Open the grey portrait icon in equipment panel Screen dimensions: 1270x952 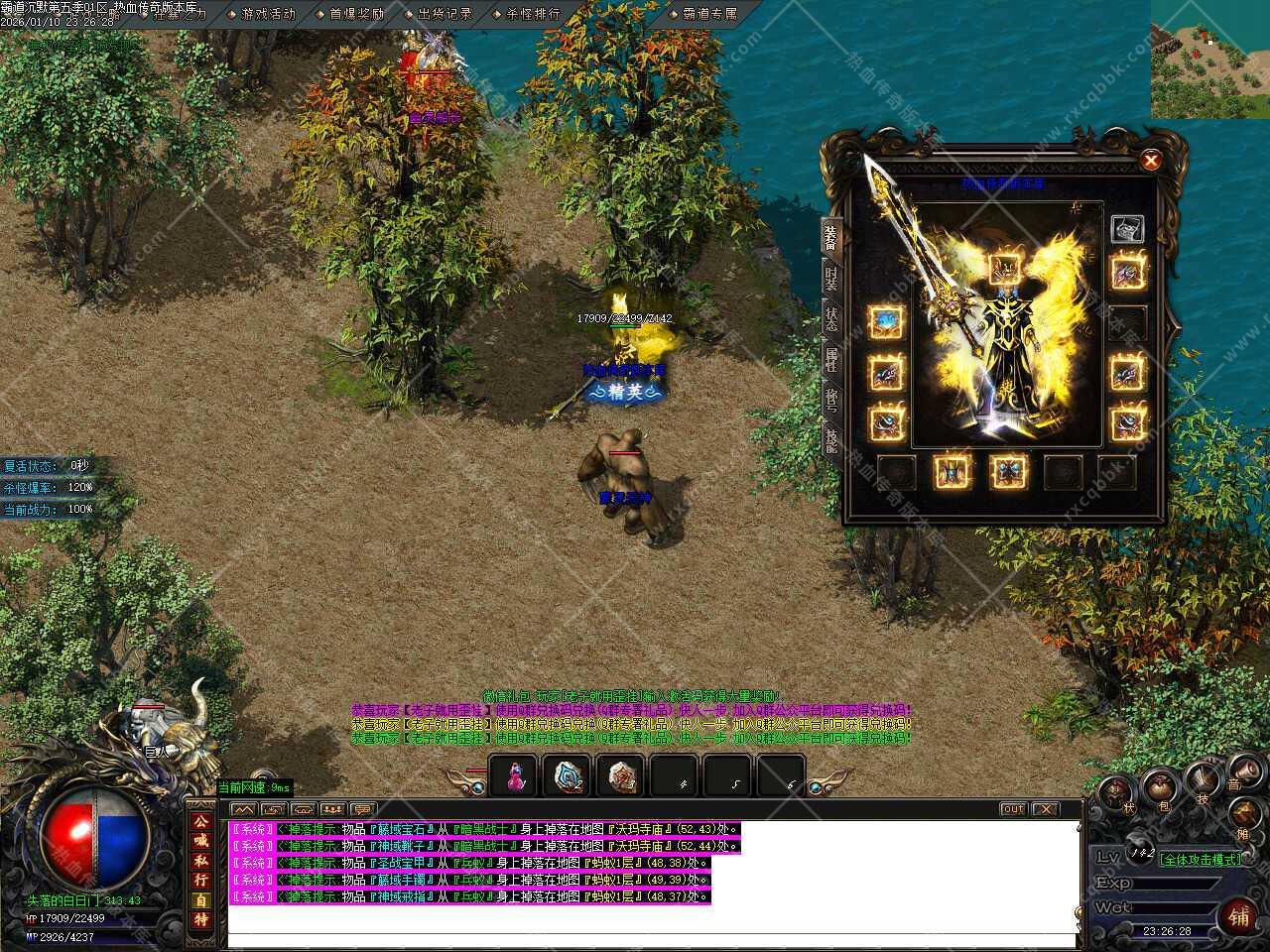1127,229
